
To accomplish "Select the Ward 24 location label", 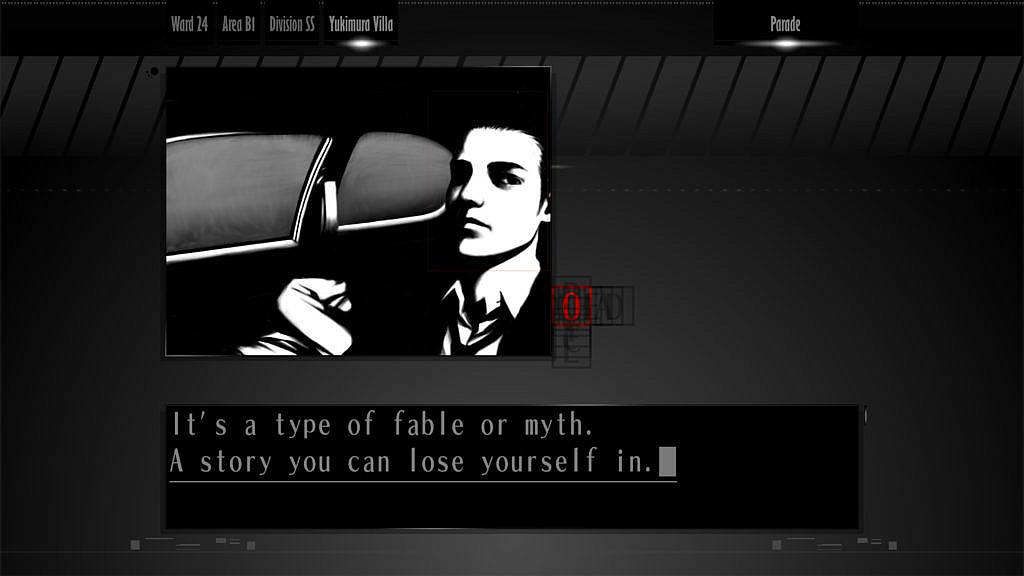I will coord(190,25).
